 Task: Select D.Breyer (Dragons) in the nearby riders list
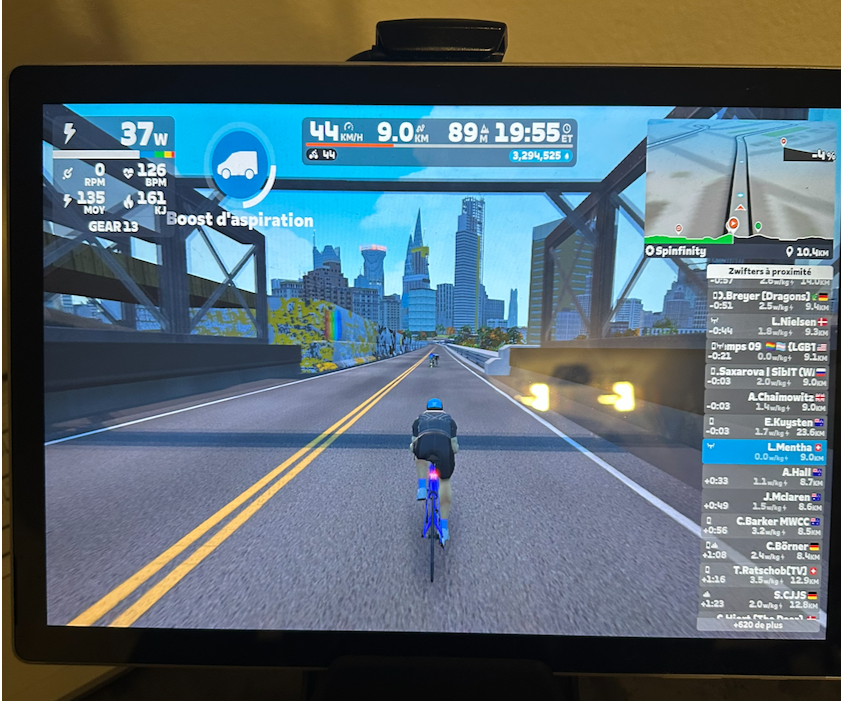click(x=765, y=301)
